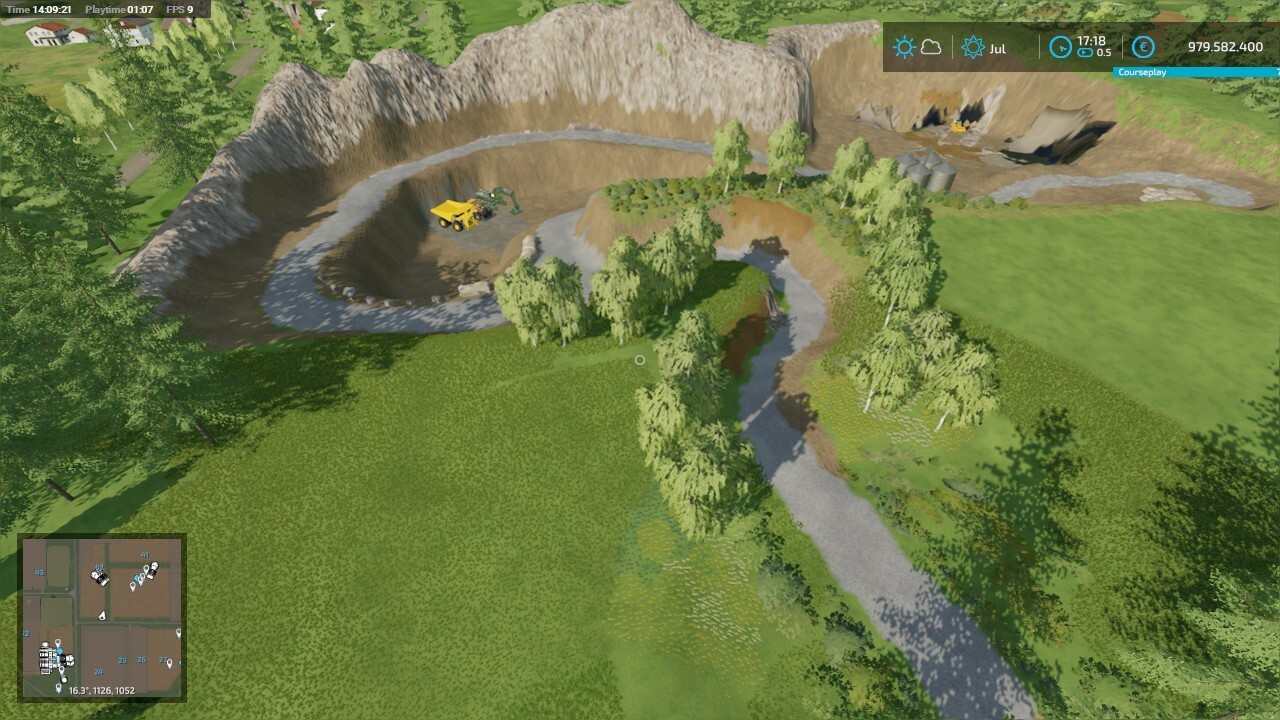The width and height of the screenshot is (1280, 720).
Task: Select the player arrow marker on minimap
Action: click(102, 616)
